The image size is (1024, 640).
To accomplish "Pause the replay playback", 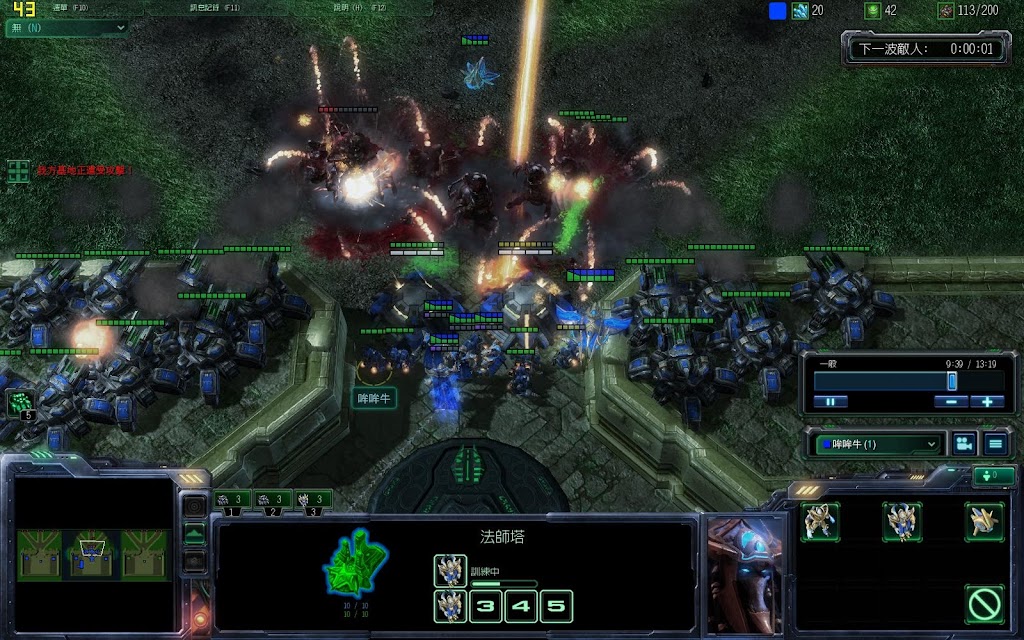I will pos(830,402).
